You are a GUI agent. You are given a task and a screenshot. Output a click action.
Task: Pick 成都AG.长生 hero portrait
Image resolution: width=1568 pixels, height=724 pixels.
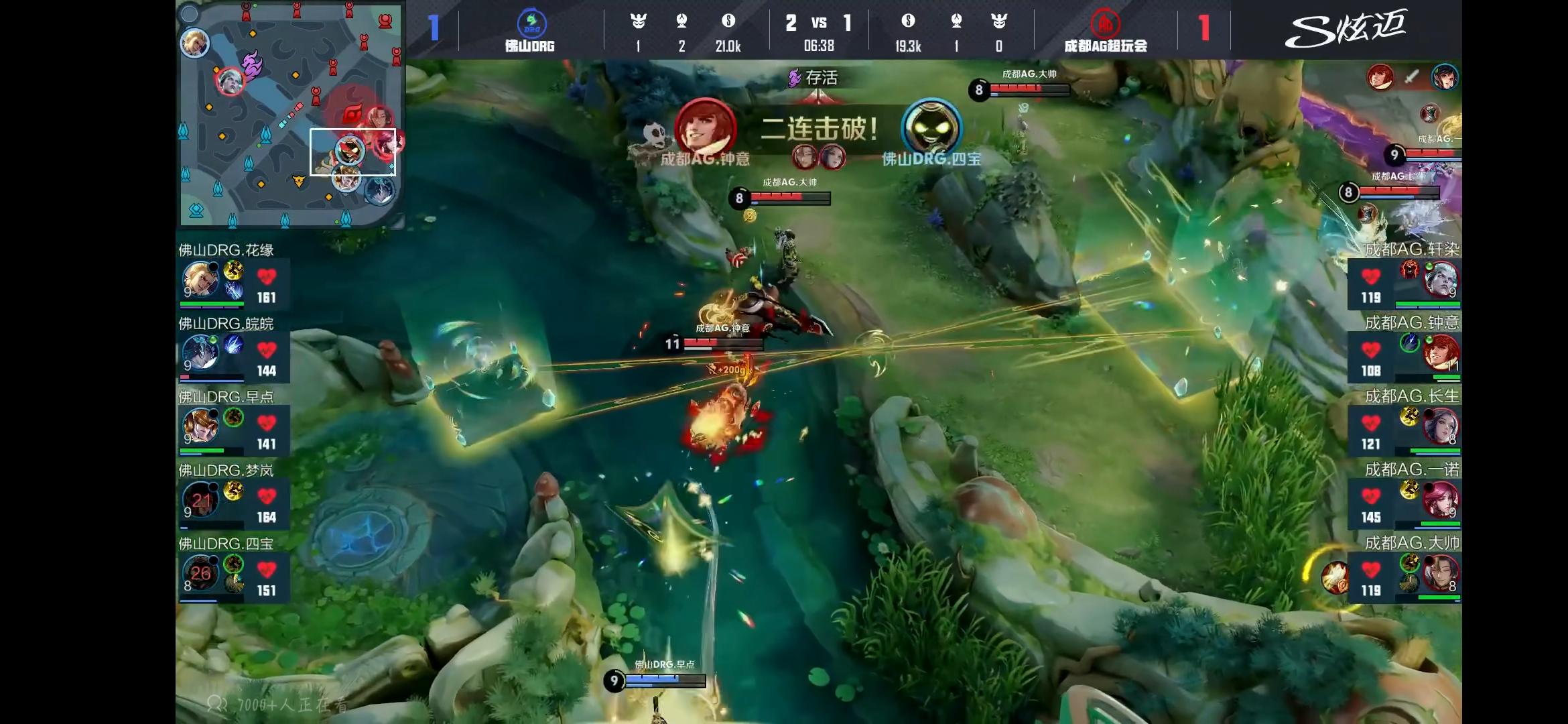1439,426
